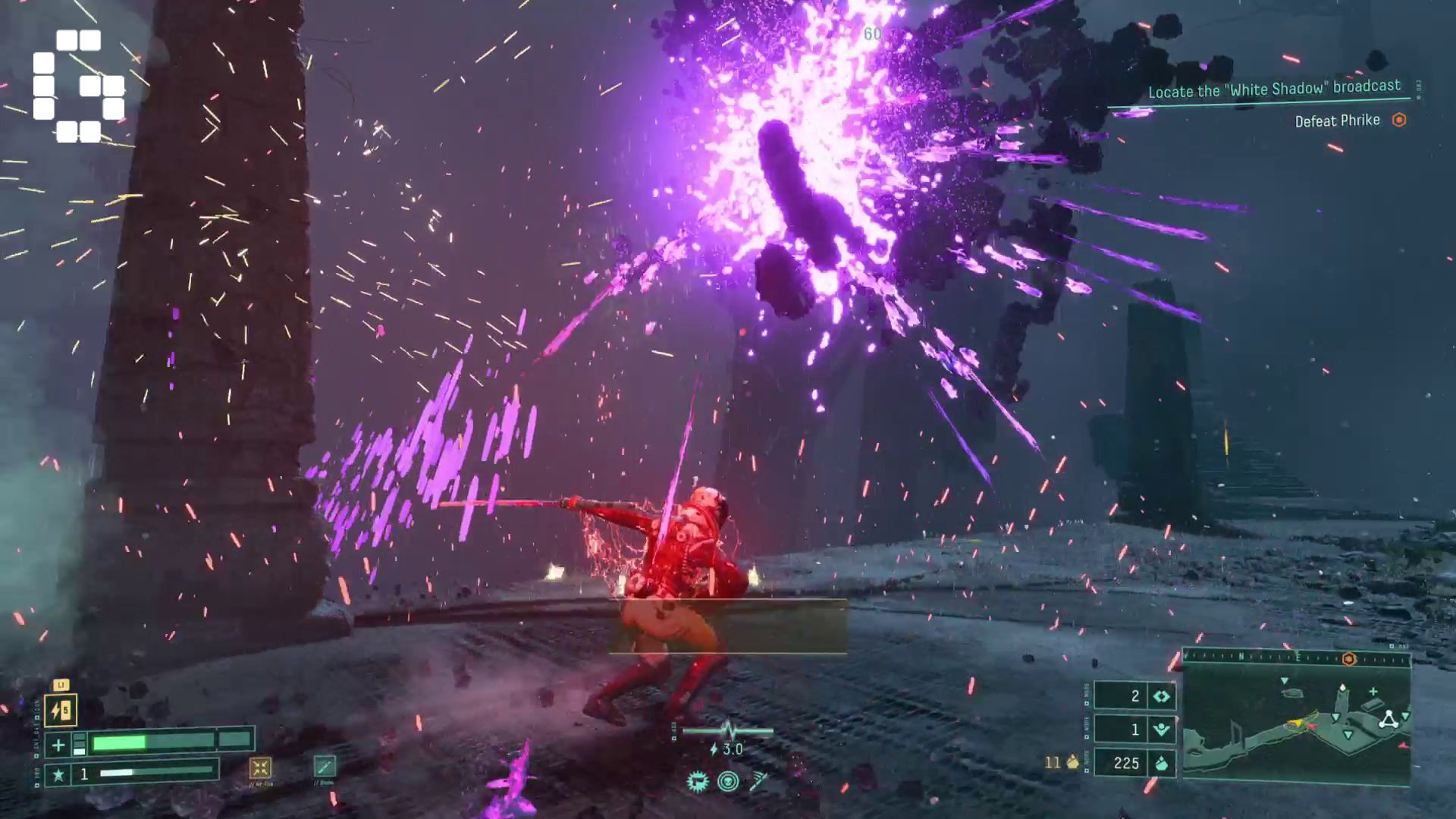
Task: Click the health plus icon
Action: pyautogui.click(x=58, y=745)
